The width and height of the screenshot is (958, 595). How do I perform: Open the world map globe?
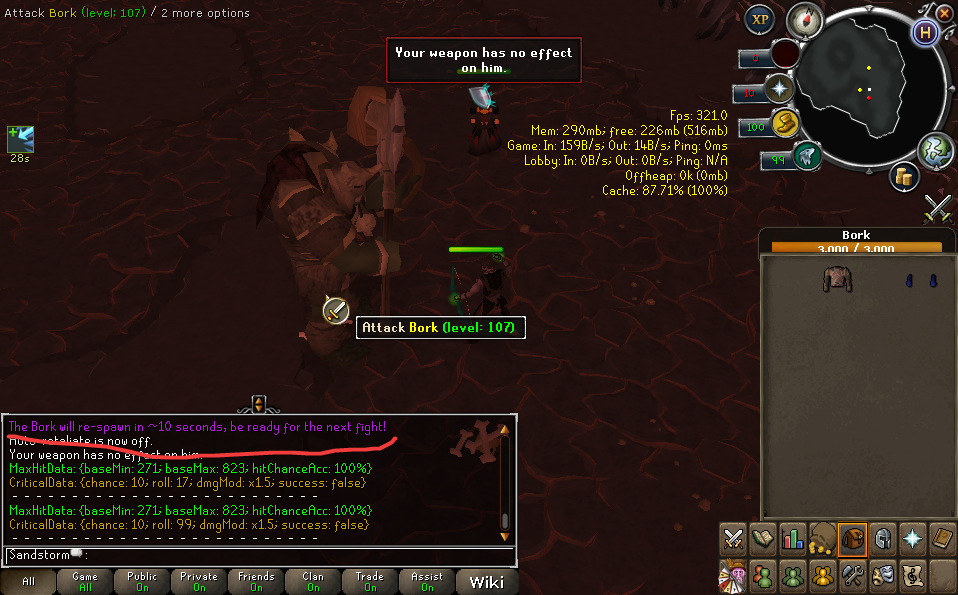[x=934, y=149]
